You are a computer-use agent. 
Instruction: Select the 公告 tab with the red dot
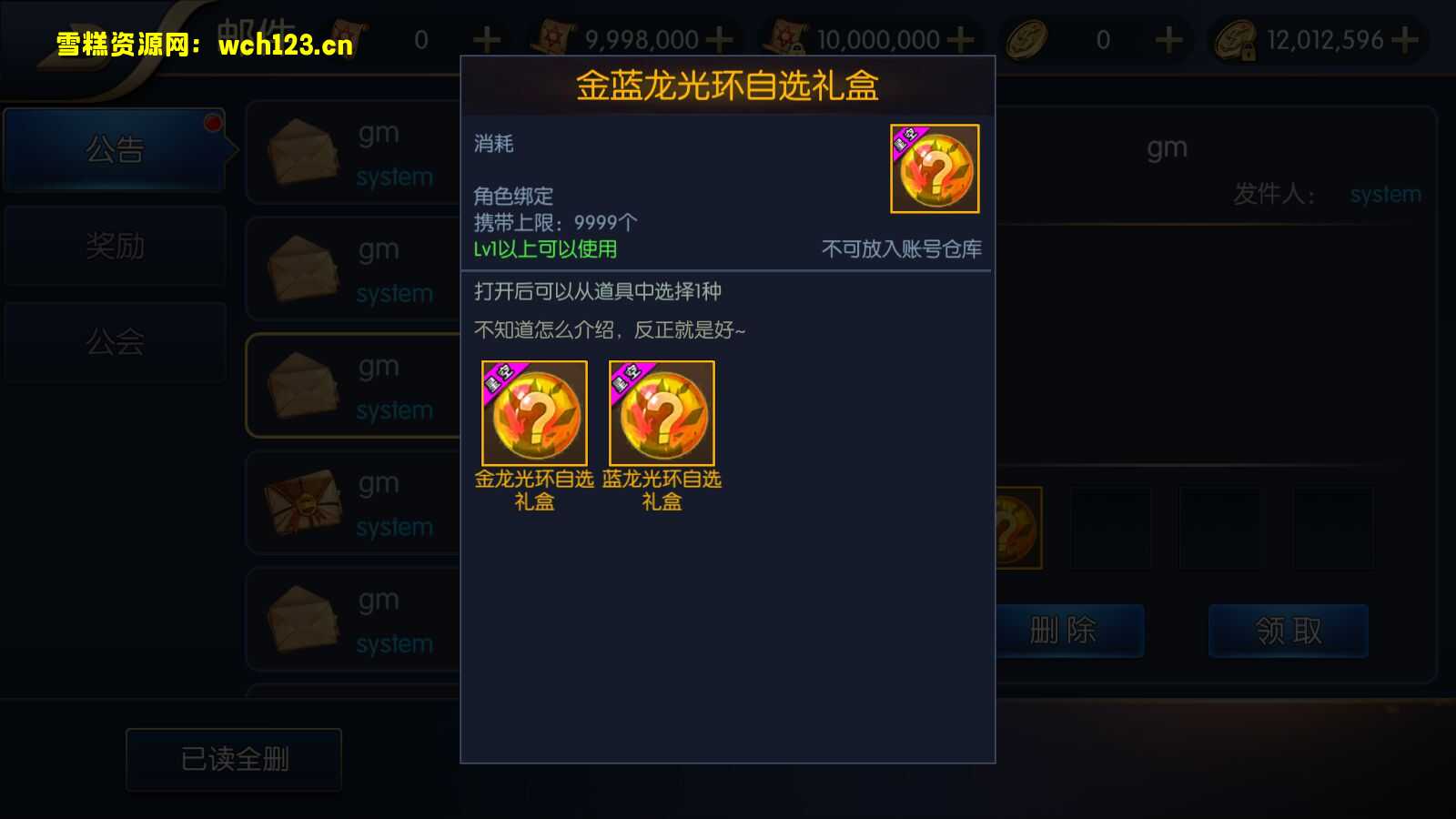tap(116, 149)
